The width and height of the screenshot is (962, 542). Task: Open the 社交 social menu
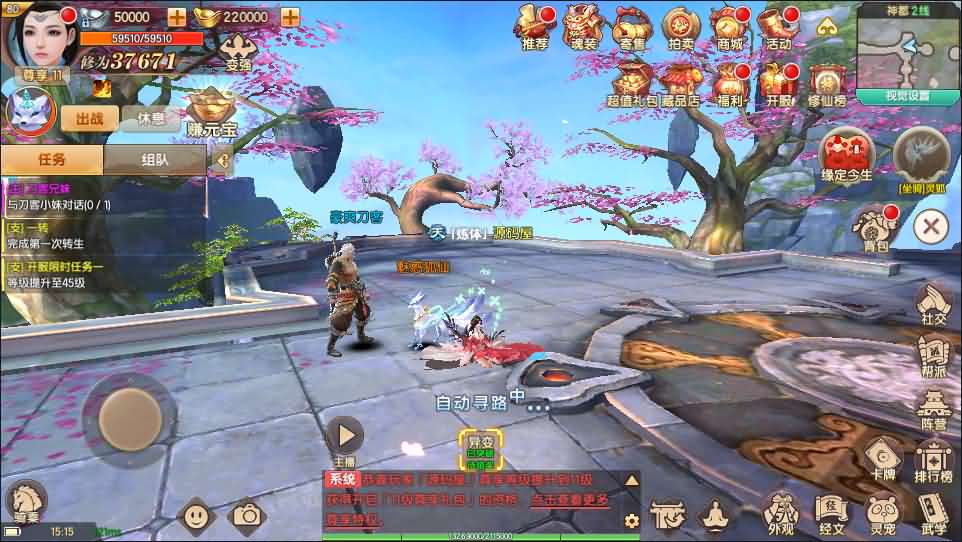click(933, 303)
